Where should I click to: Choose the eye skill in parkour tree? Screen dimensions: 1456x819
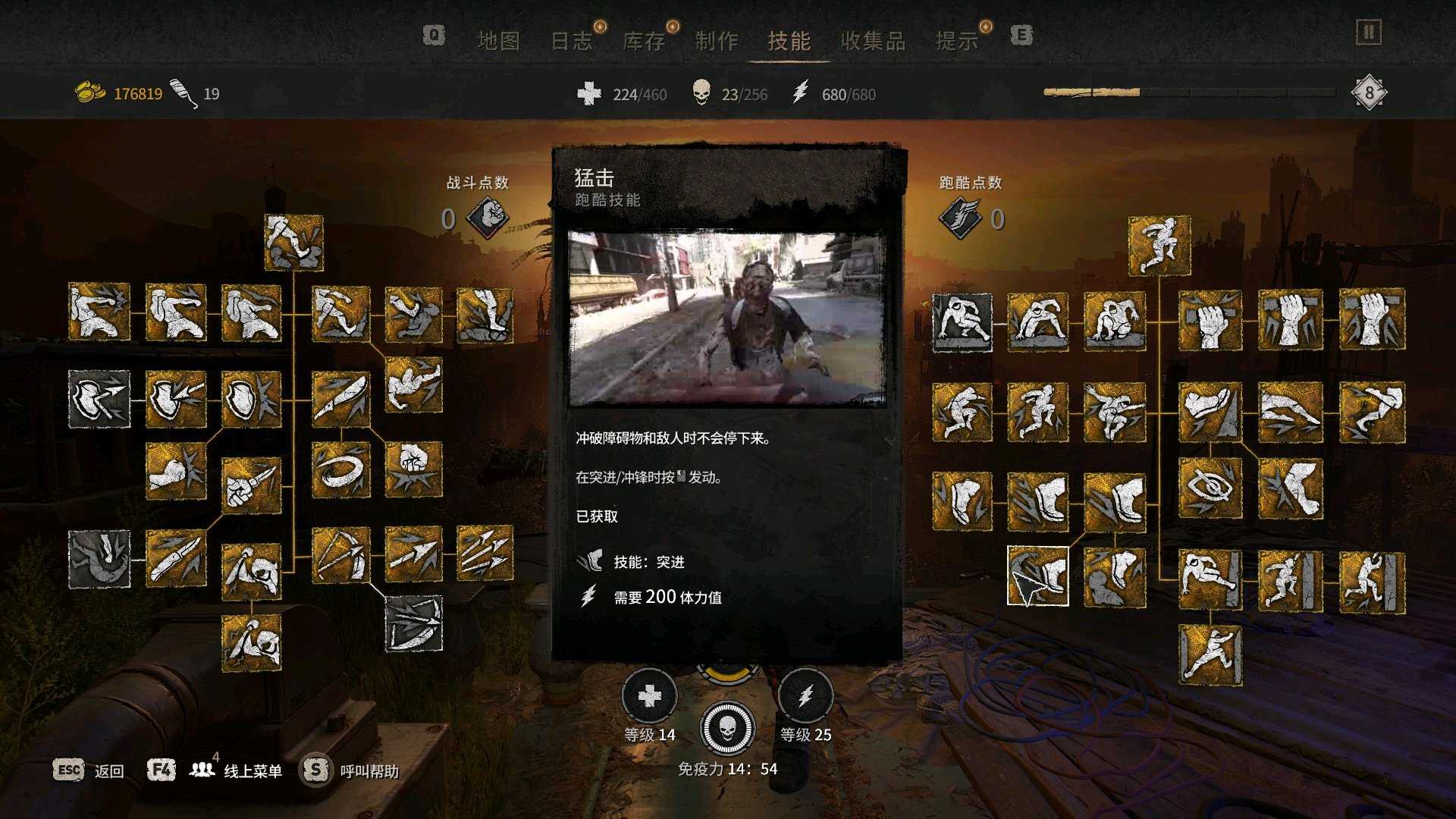click(x=1210, y=488)
